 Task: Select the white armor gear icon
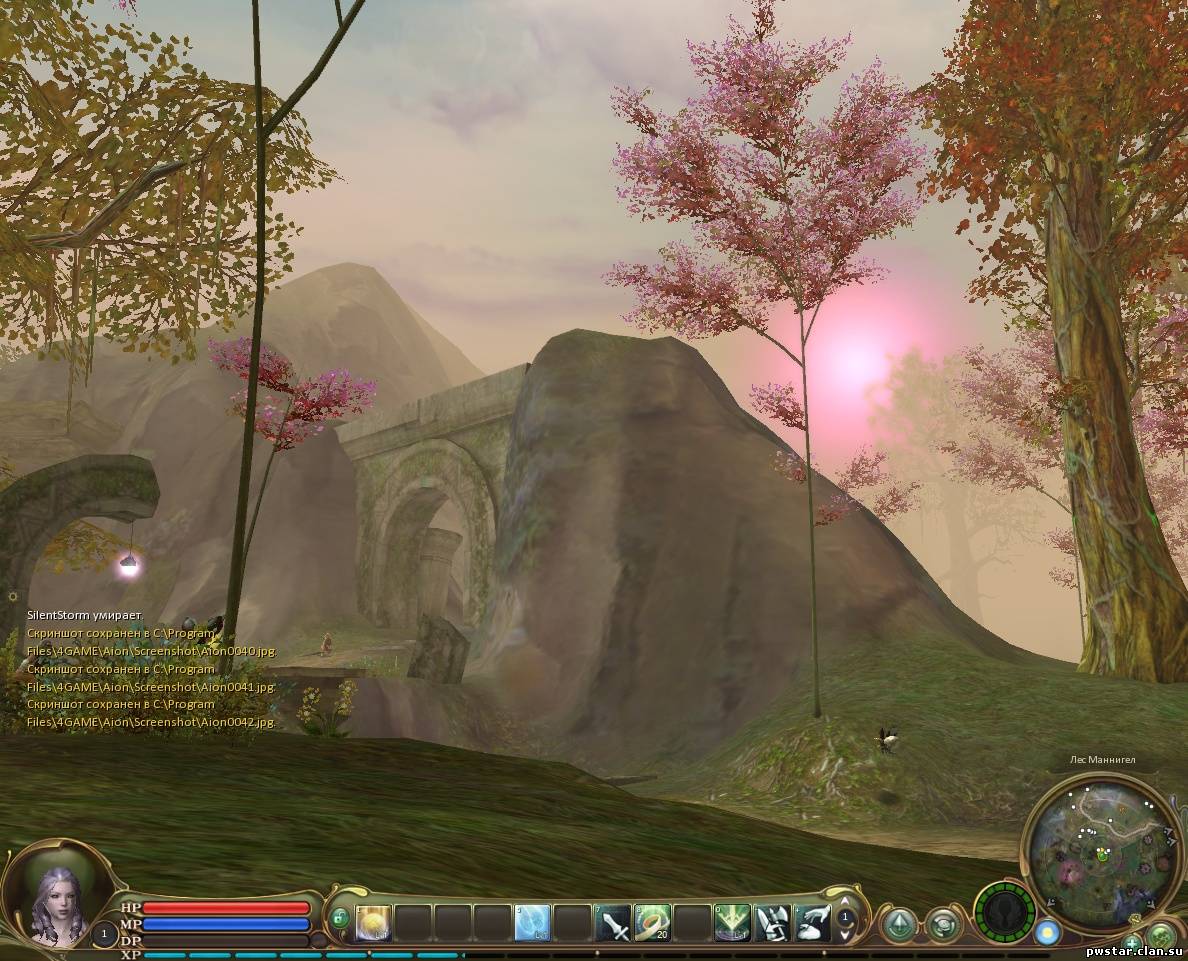(x=772, y=922)
